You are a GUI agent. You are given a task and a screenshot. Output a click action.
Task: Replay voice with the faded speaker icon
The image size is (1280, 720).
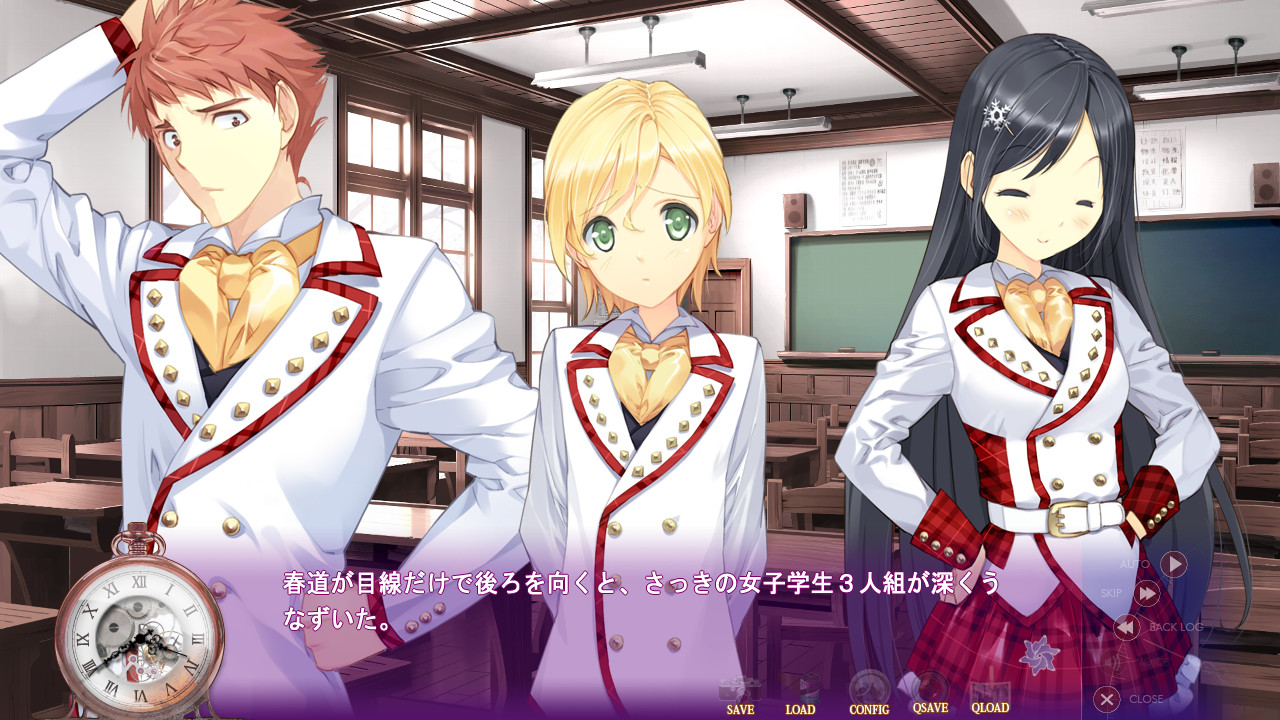click(1113, 662)
